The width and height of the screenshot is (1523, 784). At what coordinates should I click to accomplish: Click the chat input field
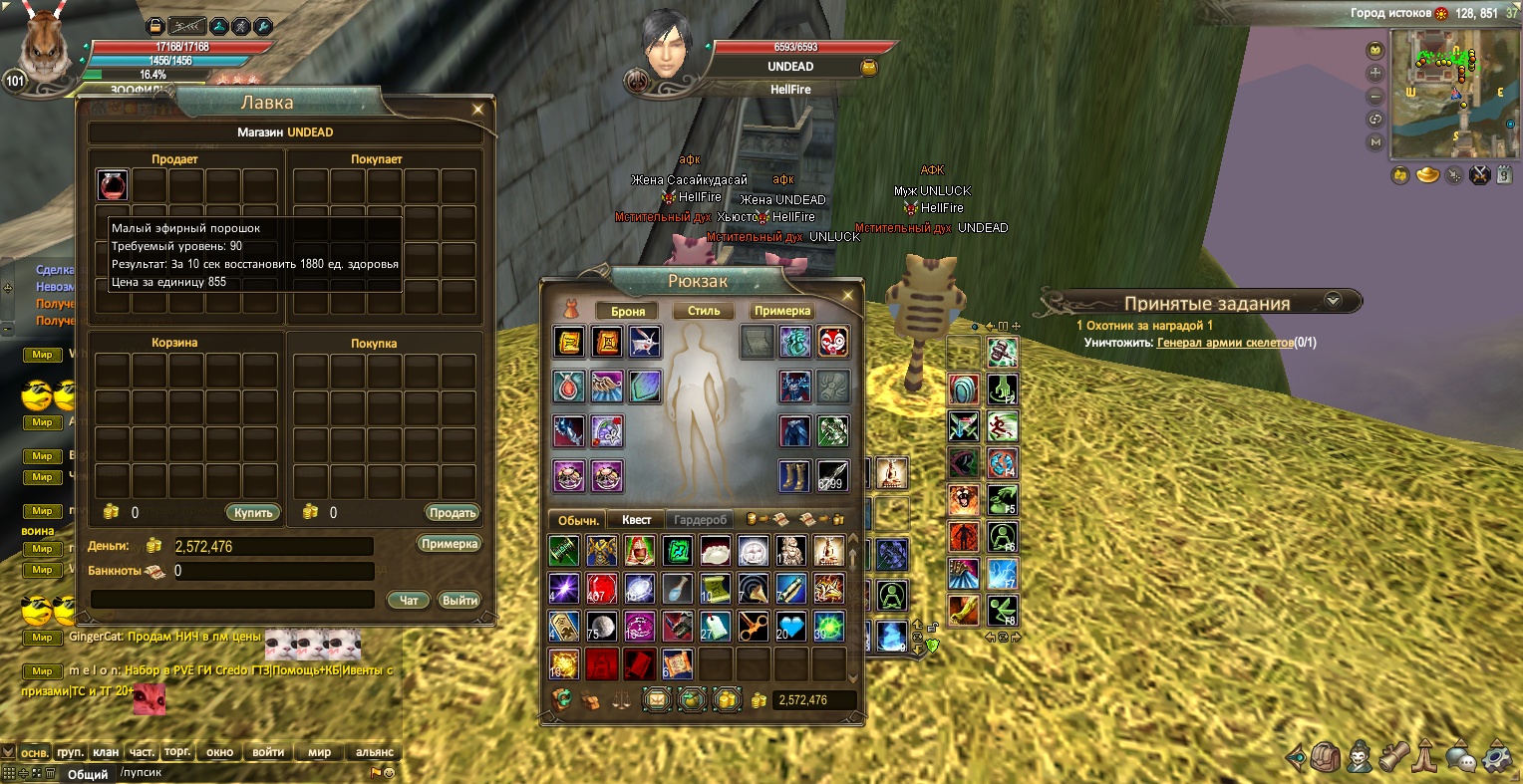tap(239, 772)
